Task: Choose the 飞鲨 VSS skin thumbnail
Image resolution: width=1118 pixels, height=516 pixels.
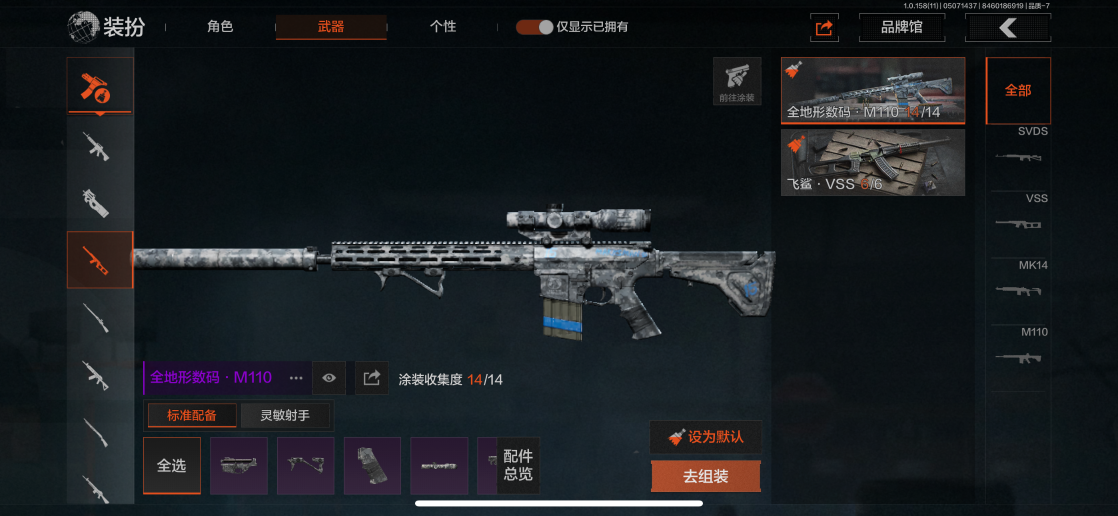Action: pos(873,162)
